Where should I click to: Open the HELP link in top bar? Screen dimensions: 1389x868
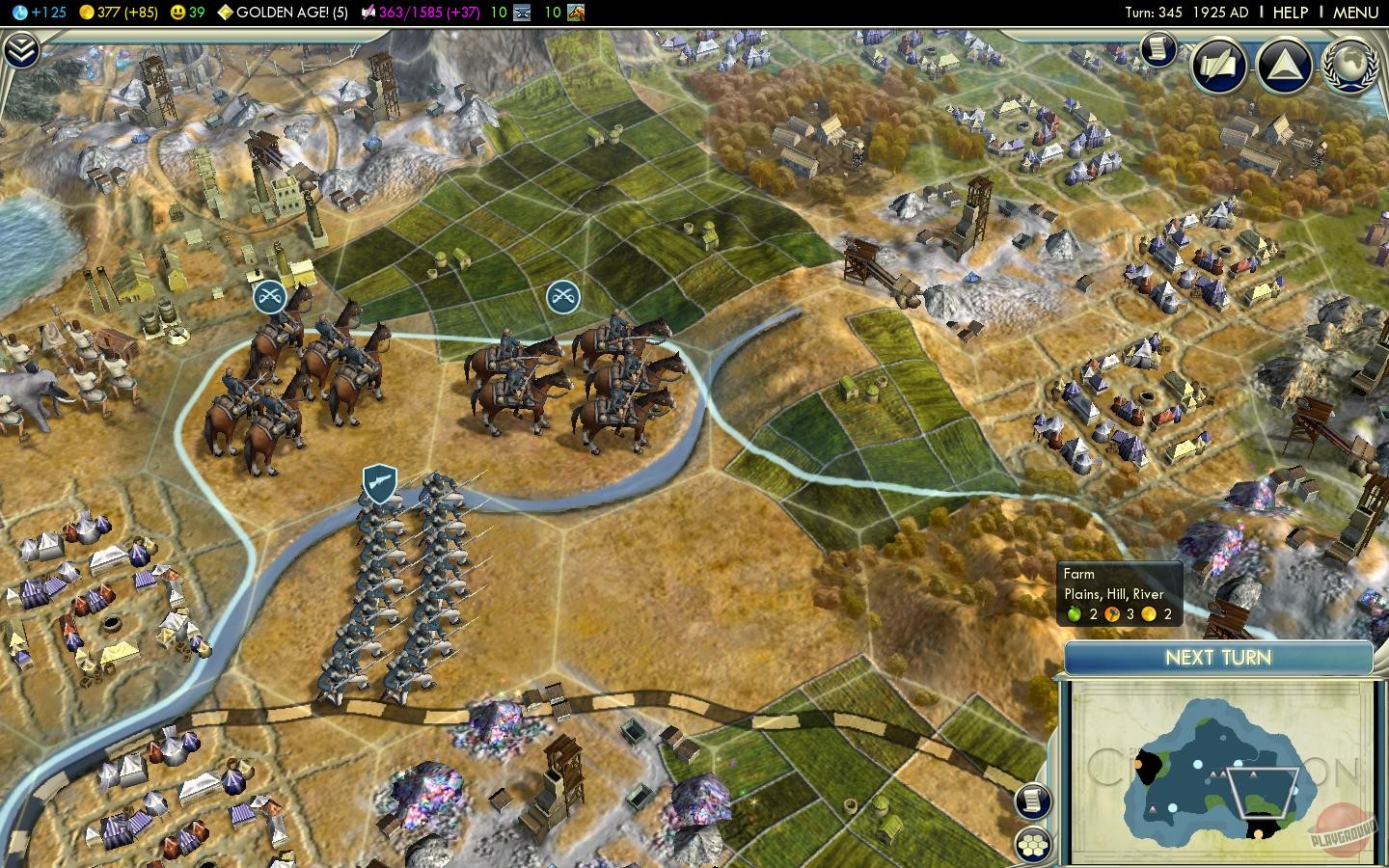pos(1290,13)
